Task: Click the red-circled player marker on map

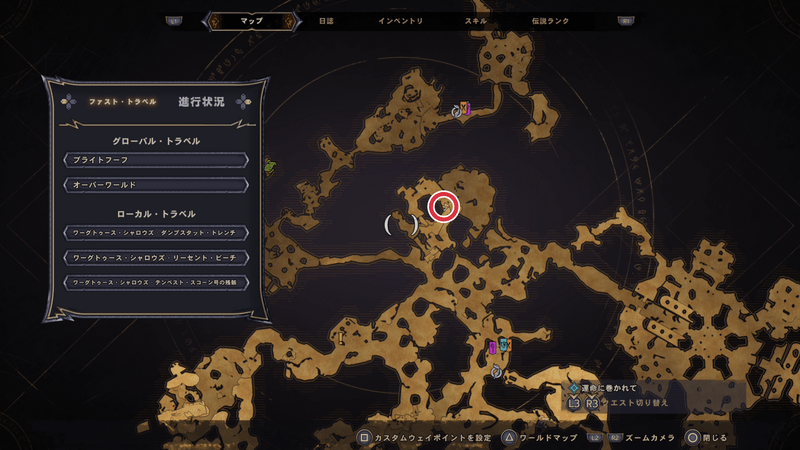Action: (443, 206)
